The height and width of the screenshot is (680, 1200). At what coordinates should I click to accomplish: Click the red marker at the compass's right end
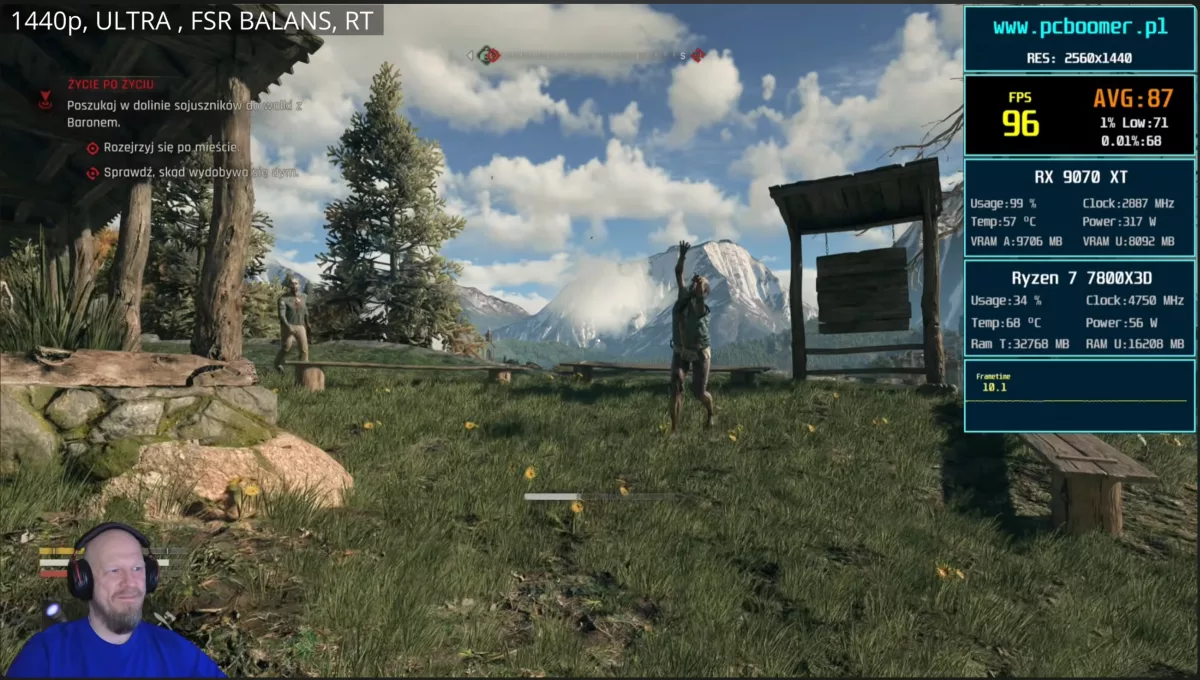tap(696, 55)
